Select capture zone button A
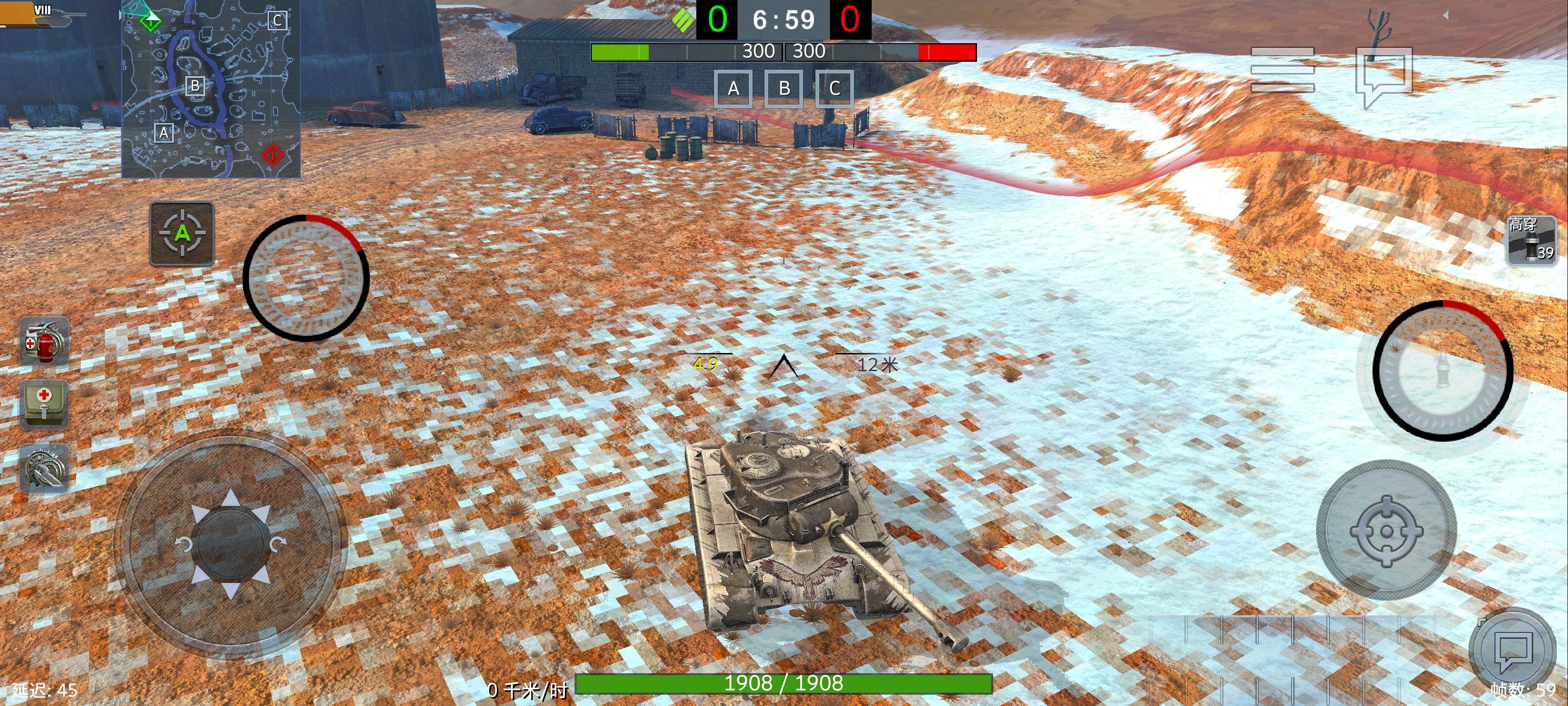Viewport: 1568px width, 706px height. click(x=733, y=89)
